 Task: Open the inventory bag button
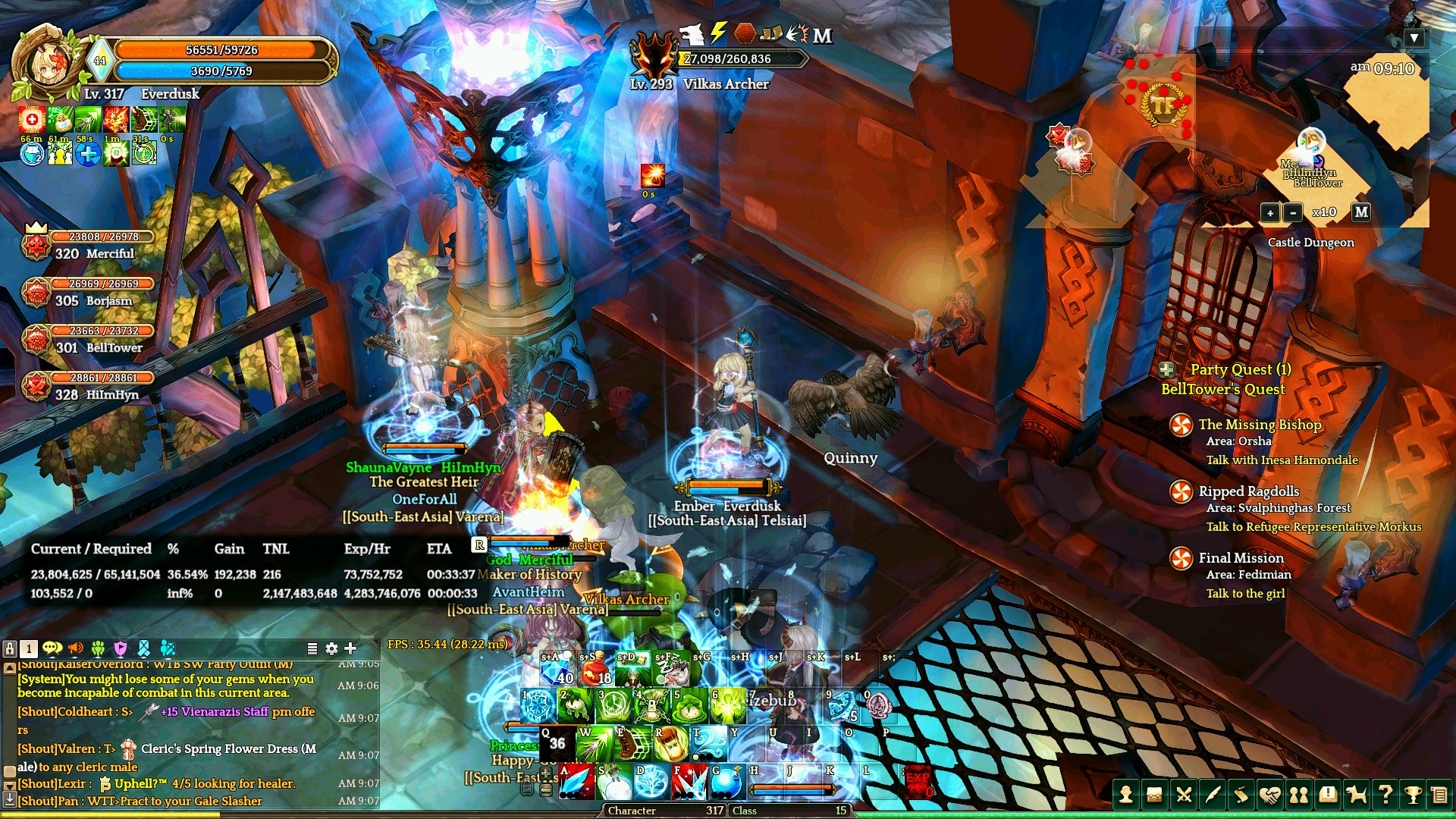pos(1154,794)
